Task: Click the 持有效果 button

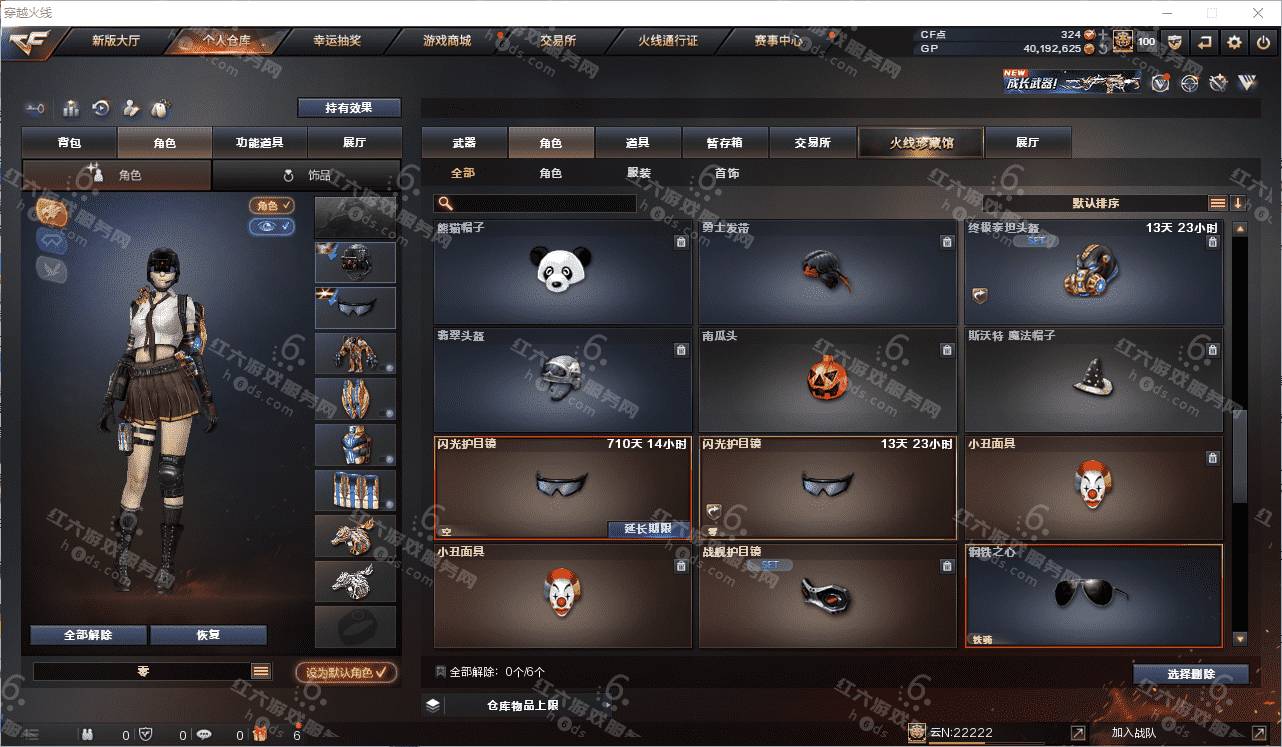Action: click(348, 107)
